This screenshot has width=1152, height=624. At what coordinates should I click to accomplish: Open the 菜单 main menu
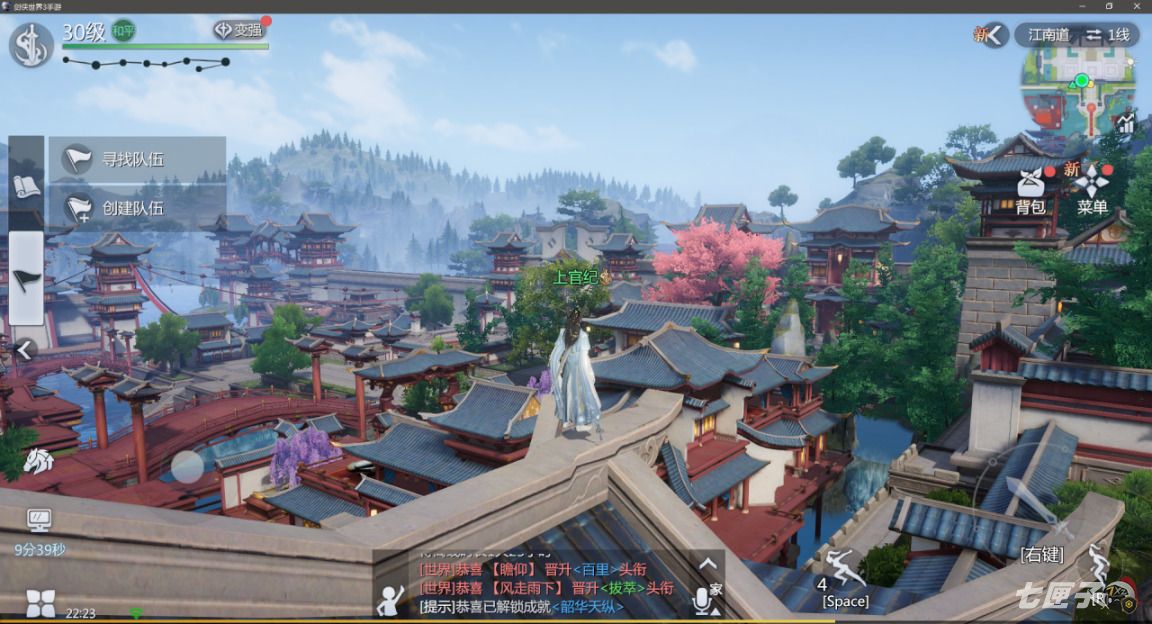coord(1092,190)
